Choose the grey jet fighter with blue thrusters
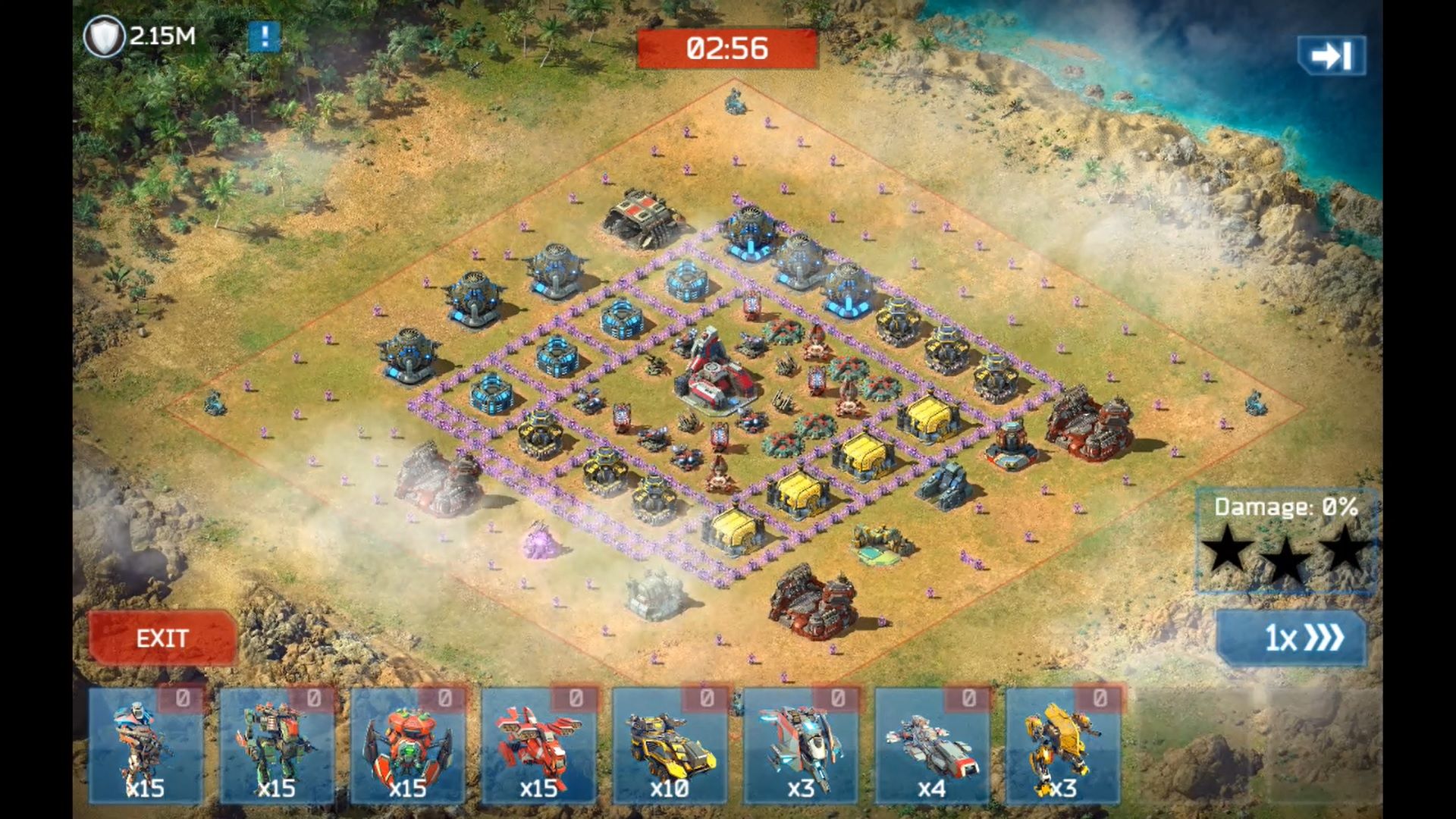The height and width of the screenshot is (819, 1456). pyautogui.click(x=801, y=746)
